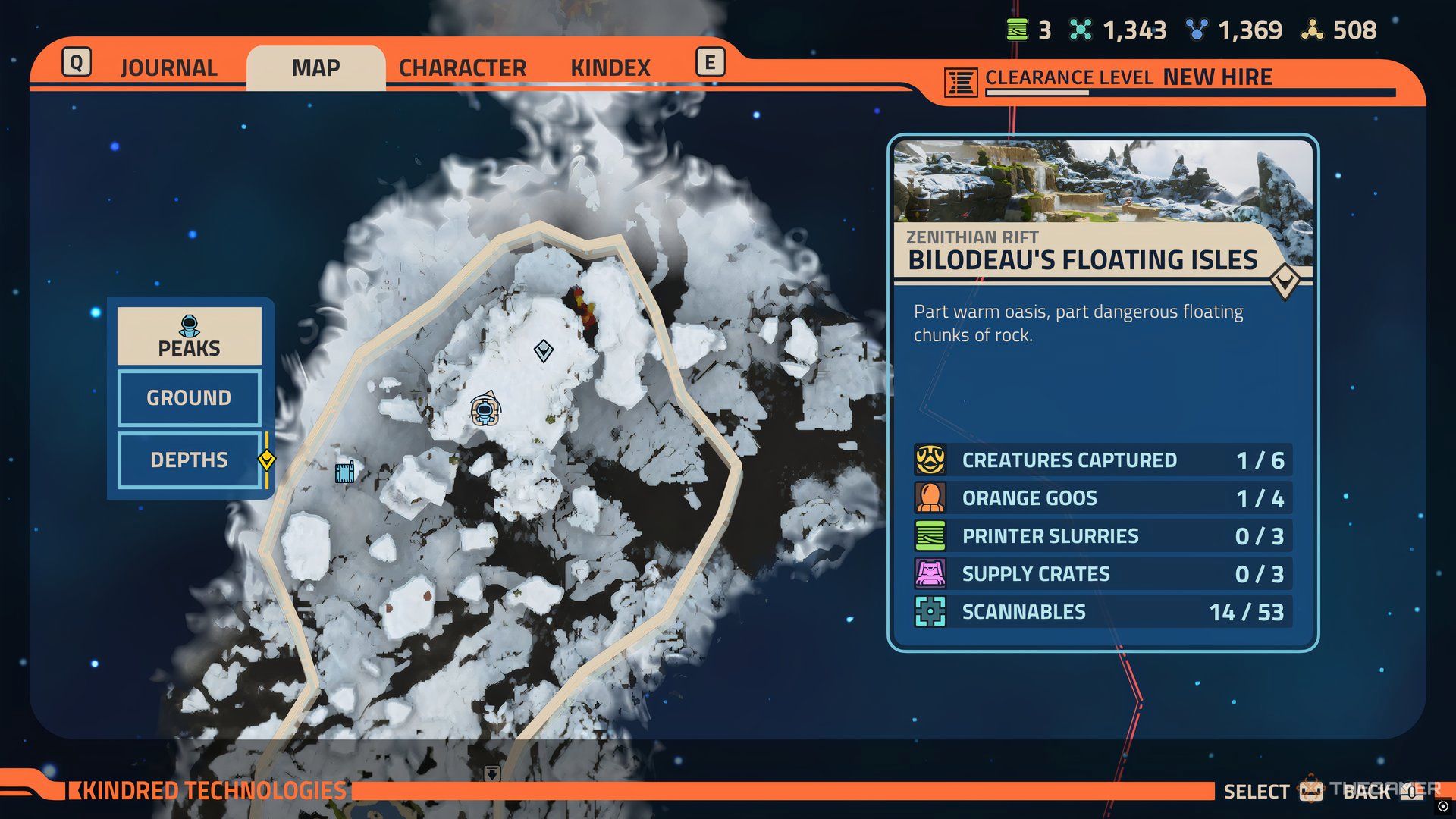Screen dimensions: 1456x819
Task: Switch to the Ground map layer
Action: point(189,397)
